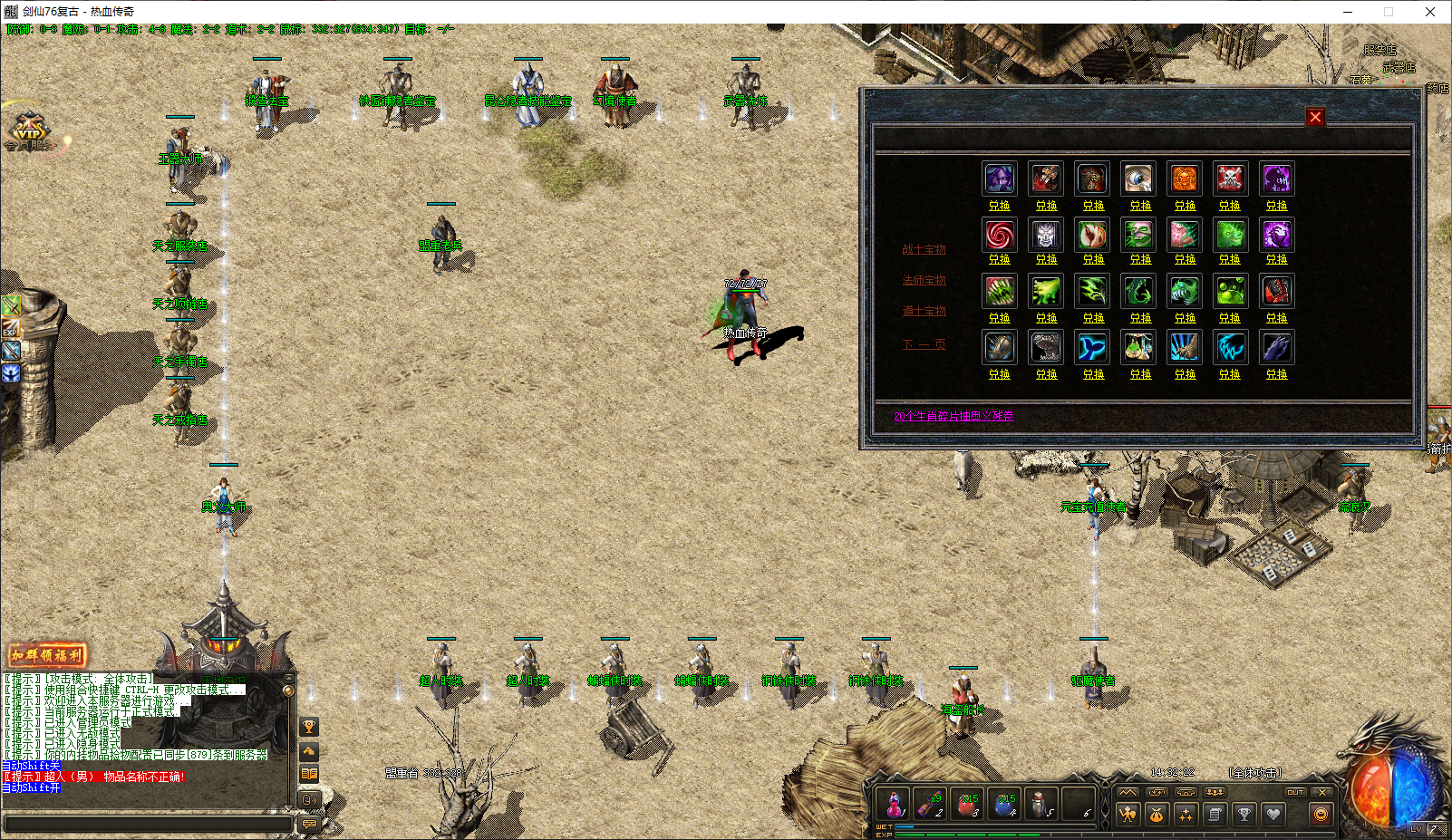Image resolution: width=1452 pixels, height=840 pixels.
Task: Mute sound via the speaker icon beside chat
Action: pyautogui.click(x=311, y=799)
